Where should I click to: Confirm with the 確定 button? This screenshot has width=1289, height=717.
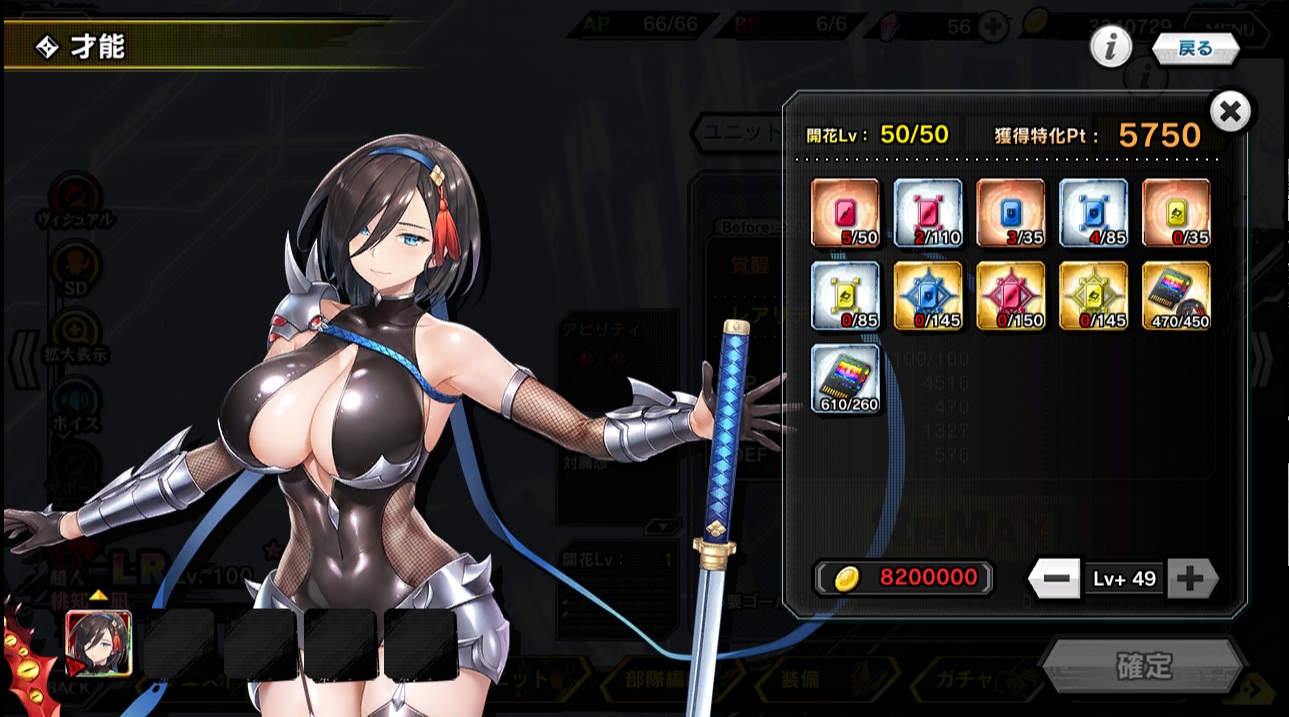coord(1143,666)
